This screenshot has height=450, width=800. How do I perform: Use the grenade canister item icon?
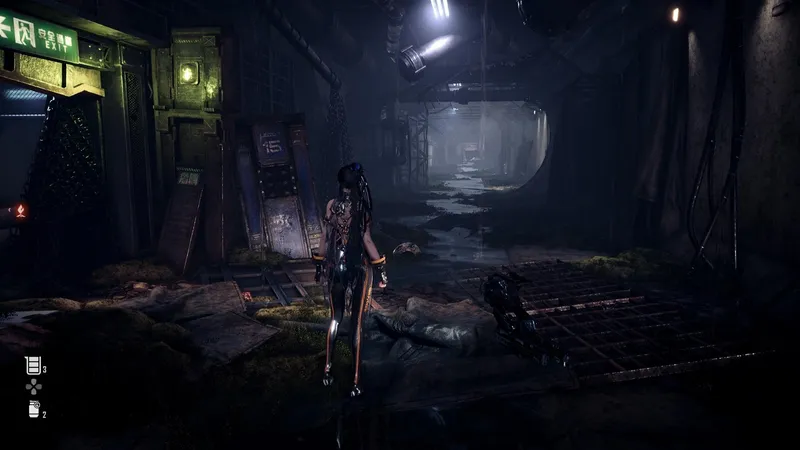32,408
